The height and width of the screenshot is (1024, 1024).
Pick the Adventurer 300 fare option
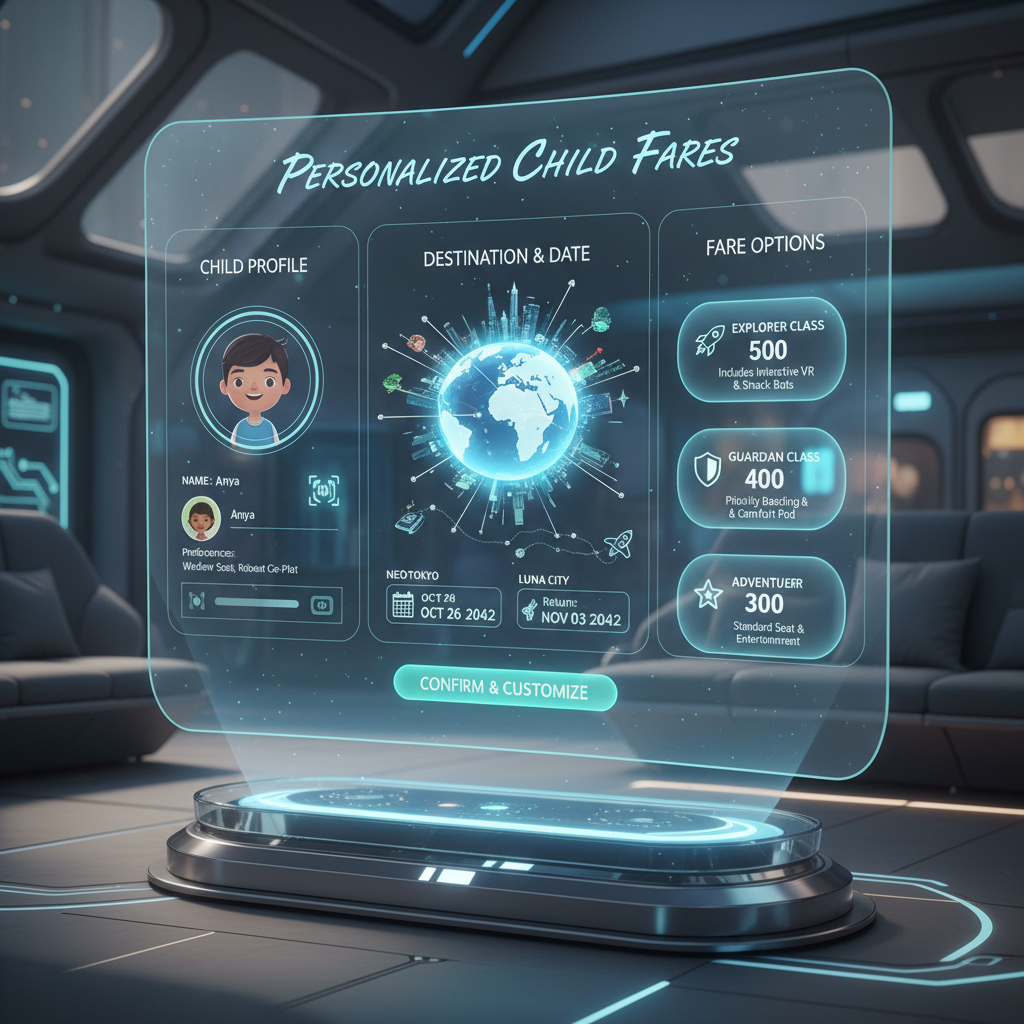(x=760, y=606)
